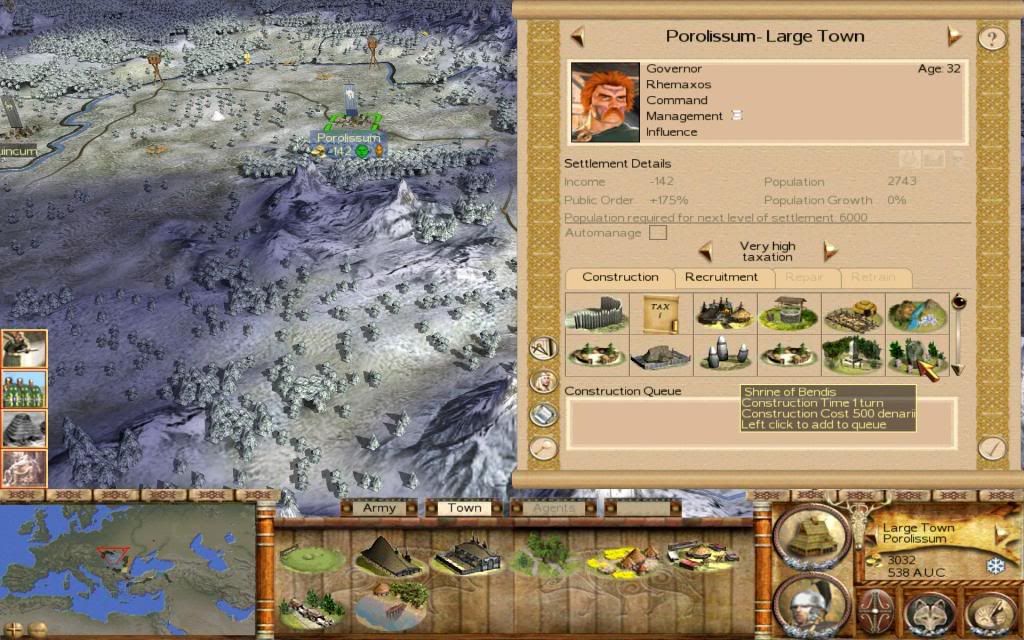Close the settlement scroll with the checkmark

pyautogui.click(x=990, y=448)
